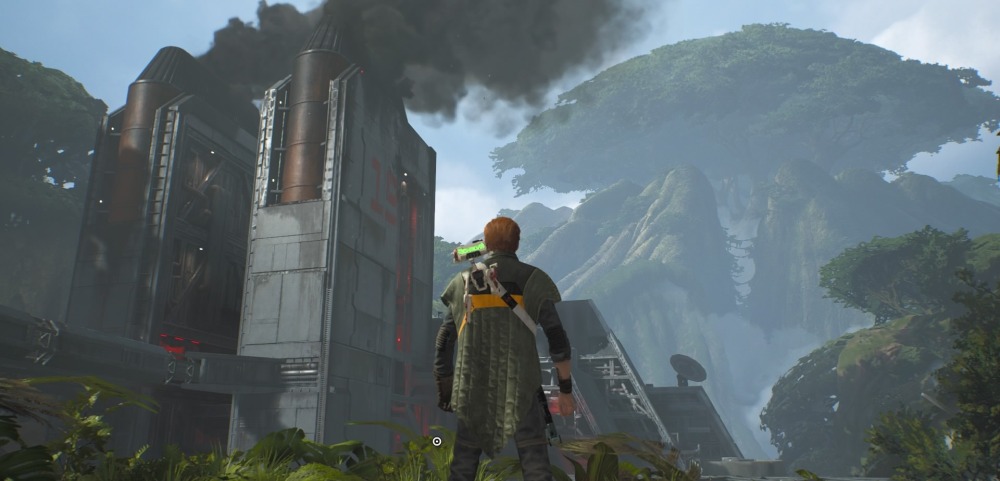This screenshot has height=481, width=1000.
Task: Select the white circular interaction marker
Action: (x=437, y=440)
